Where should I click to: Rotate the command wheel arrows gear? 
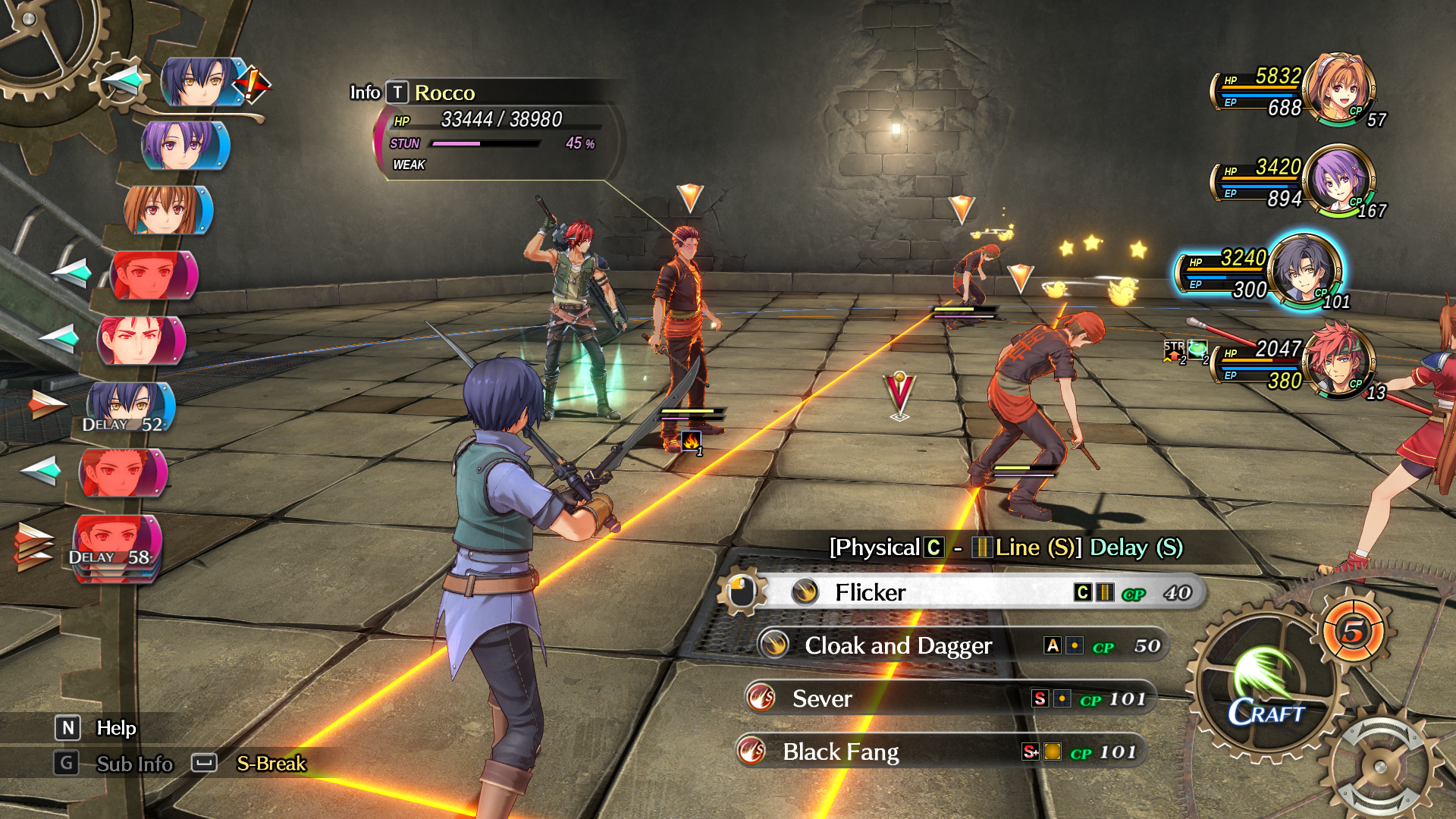click(1382, 766)
